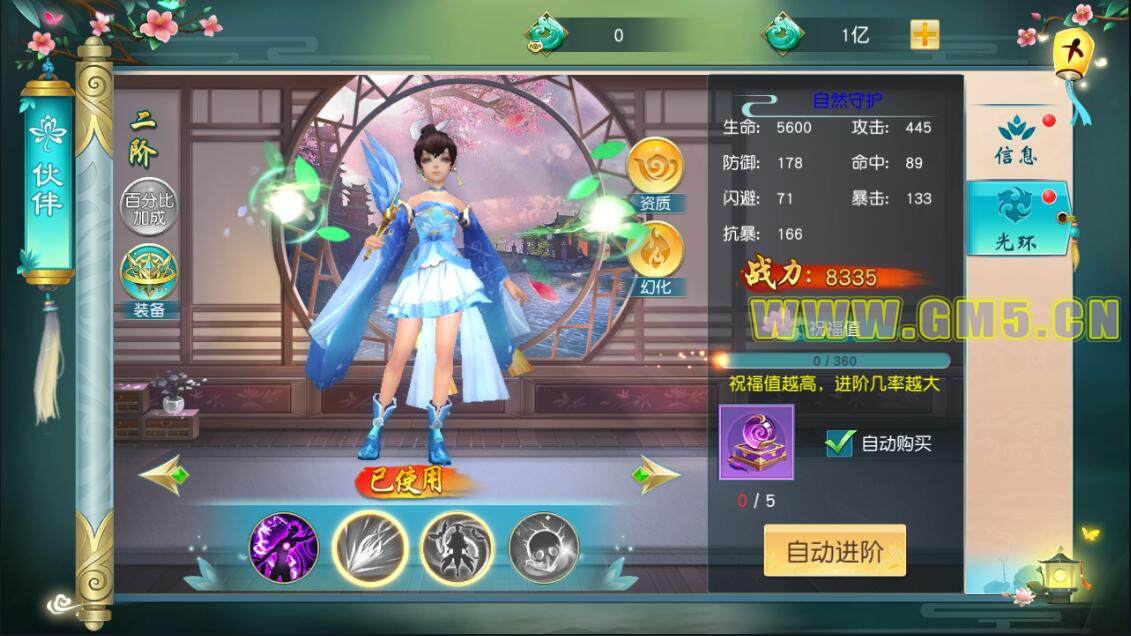This screenshot has width=1131, height=636.
Task: Select the purple lightning skill icon
Action: point(283,548)
